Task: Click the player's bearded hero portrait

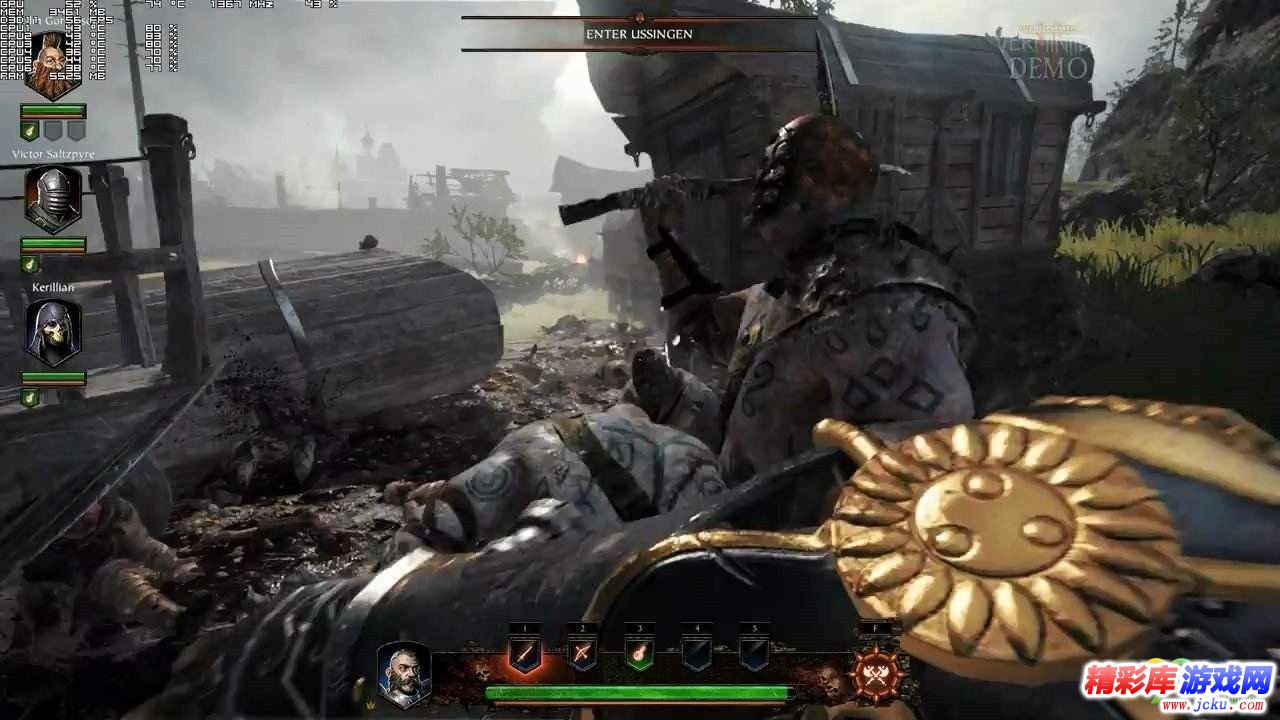Action: (x=404, y=672)
